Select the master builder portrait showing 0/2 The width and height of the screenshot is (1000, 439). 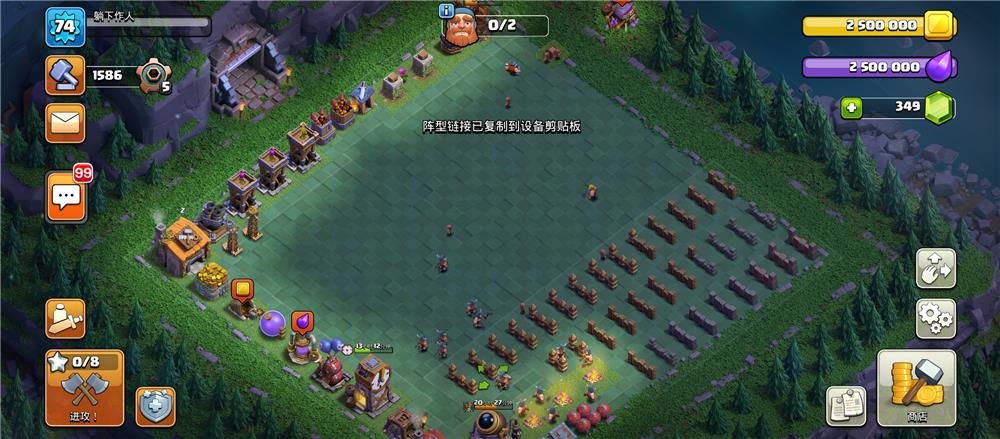(x=462, y=28)
